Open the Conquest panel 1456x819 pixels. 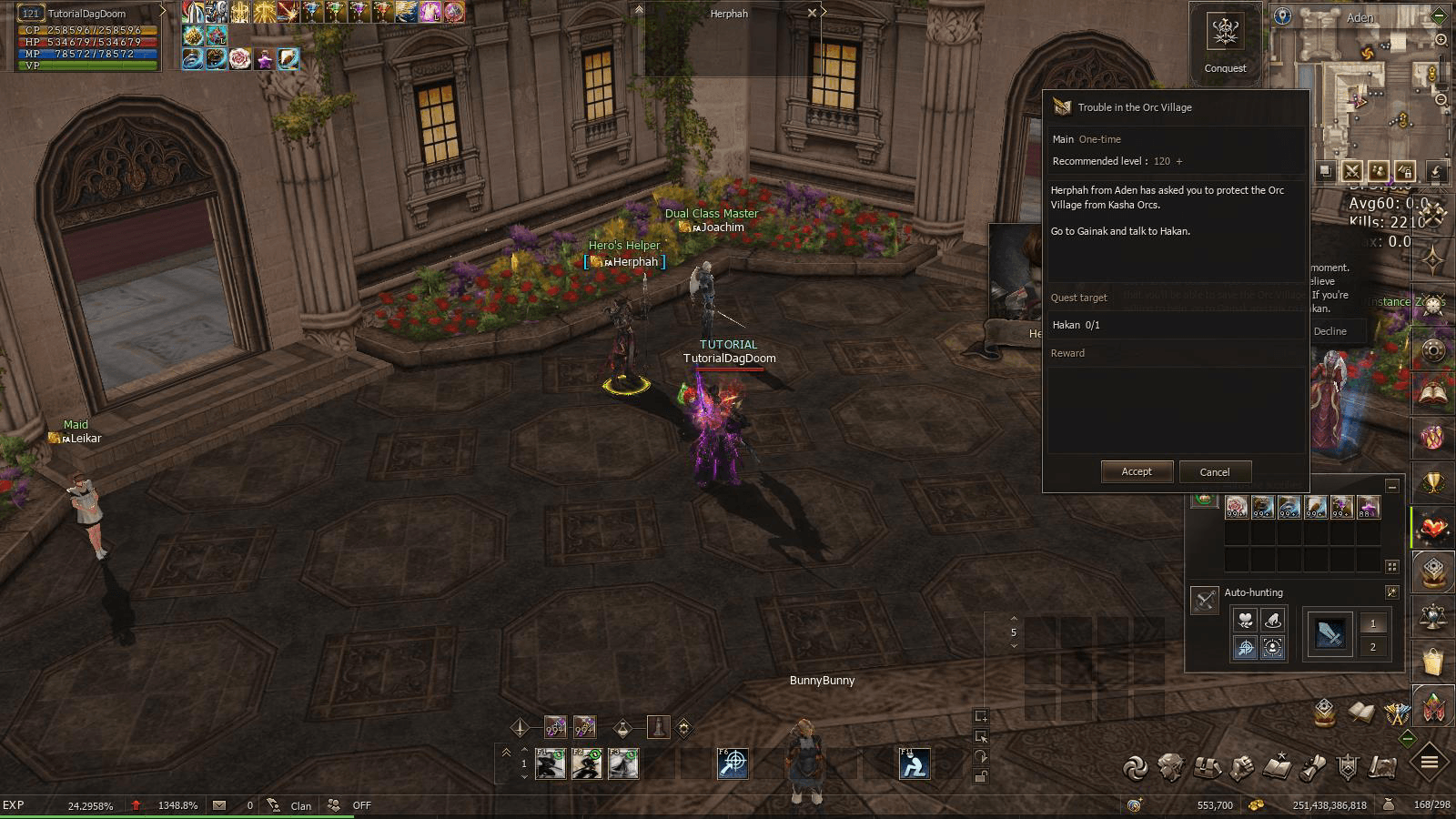[x=1225, y=39]
